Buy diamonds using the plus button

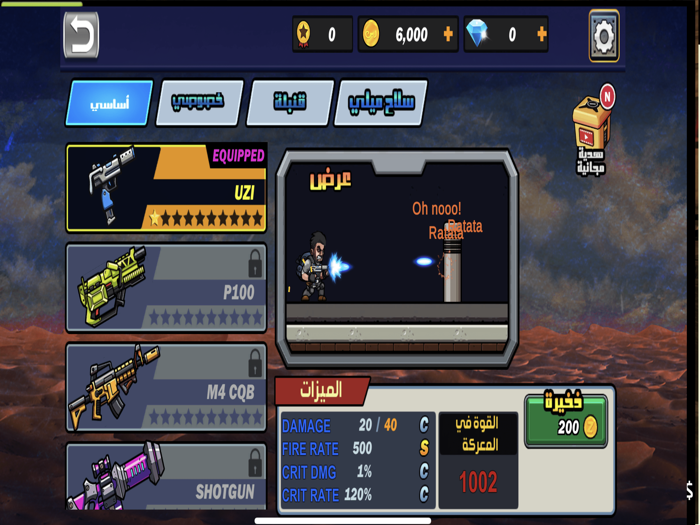pos(542,35)
